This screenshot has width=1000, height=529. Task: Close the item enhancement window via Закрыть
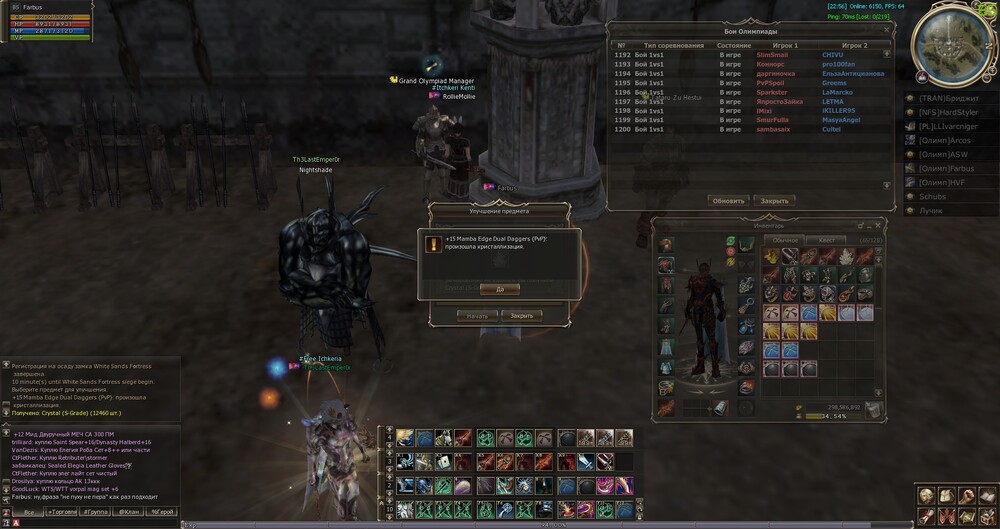pos(521,315)
